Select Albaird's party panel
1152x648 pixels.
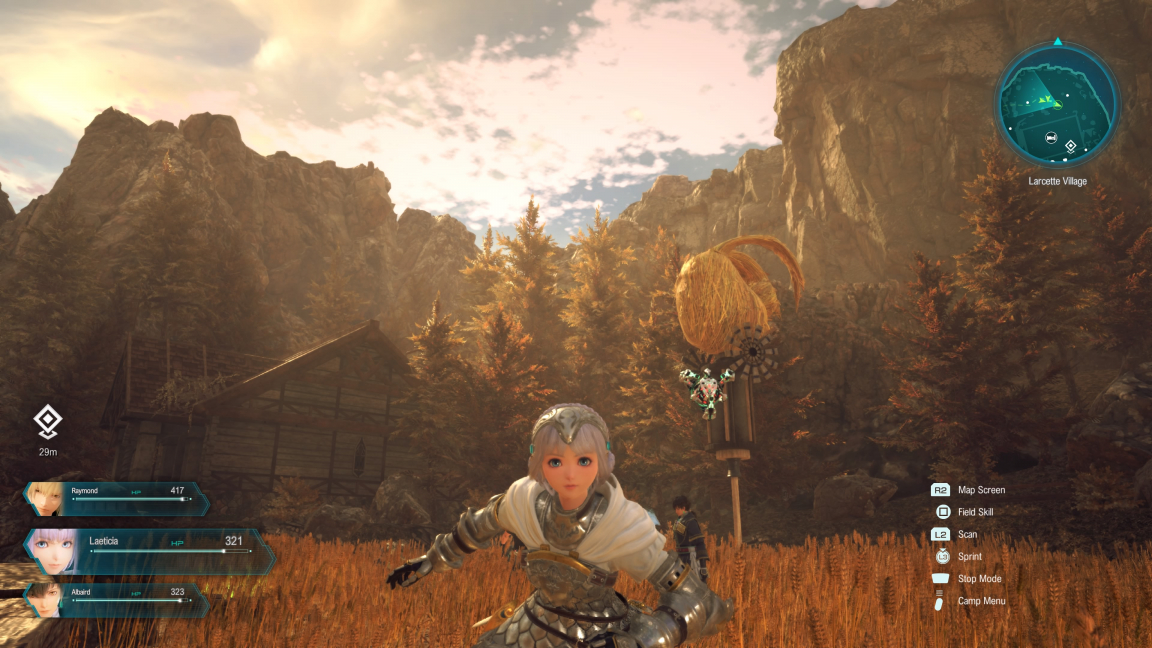118,598
